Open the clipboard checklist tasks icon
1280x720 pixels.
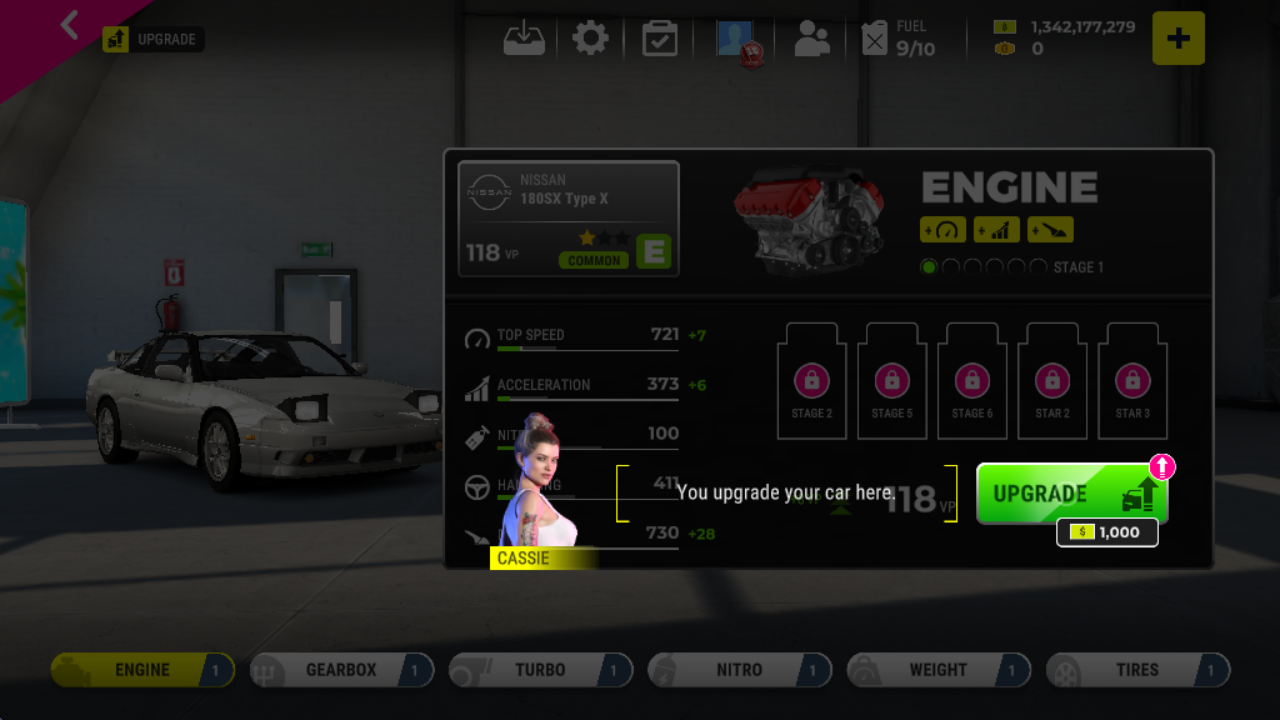coord(660,39)
